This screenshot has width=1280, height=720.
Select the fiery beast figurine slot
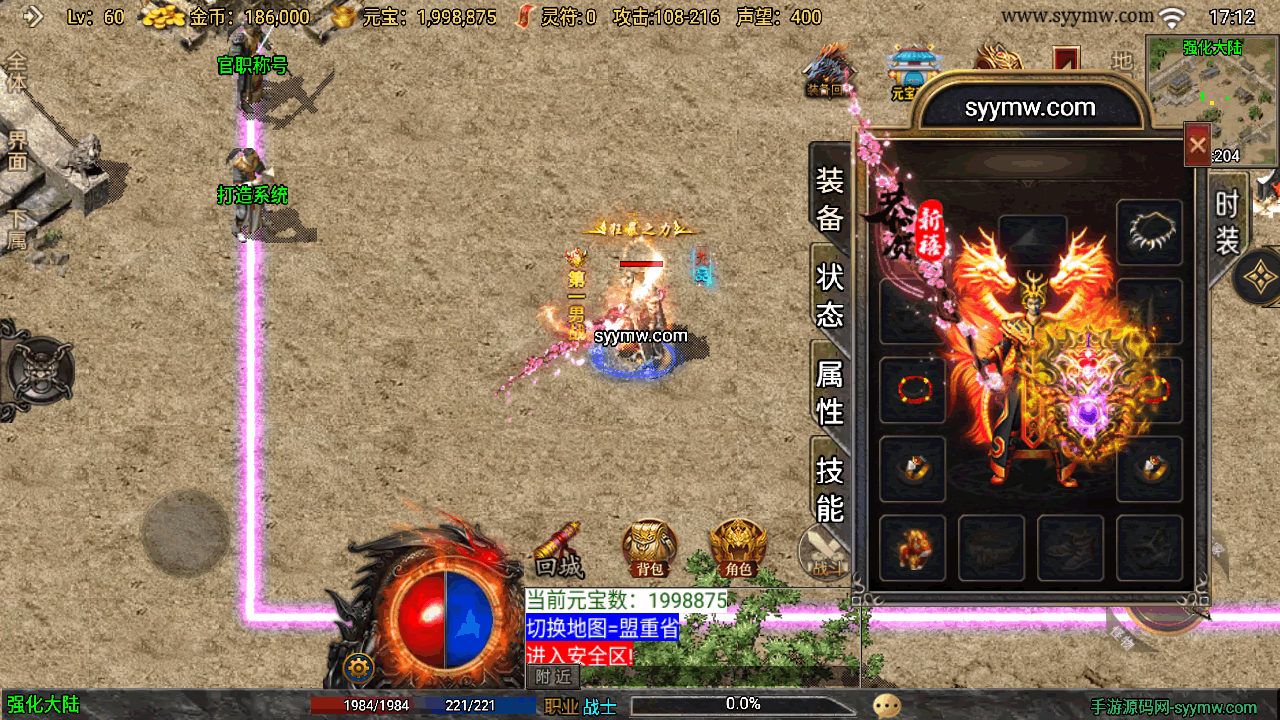tap(912, 549)
